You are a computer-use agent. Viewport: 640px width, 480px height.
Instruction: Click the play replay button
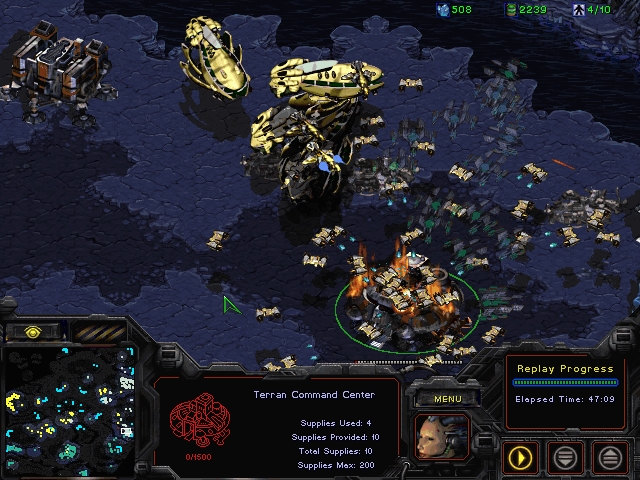tap(521, 458)
